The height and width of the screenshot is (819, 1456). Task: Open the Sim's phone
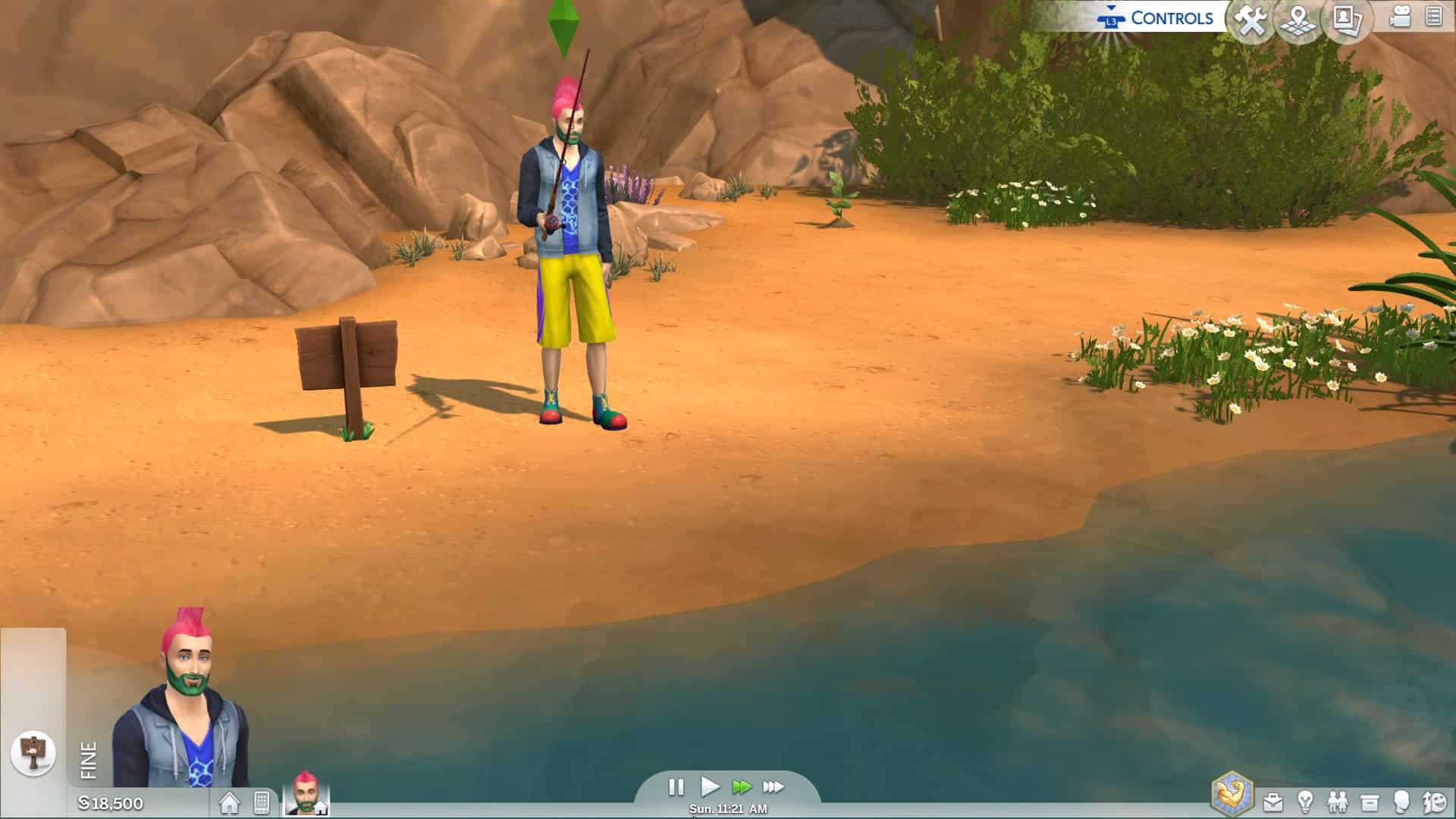262,802
